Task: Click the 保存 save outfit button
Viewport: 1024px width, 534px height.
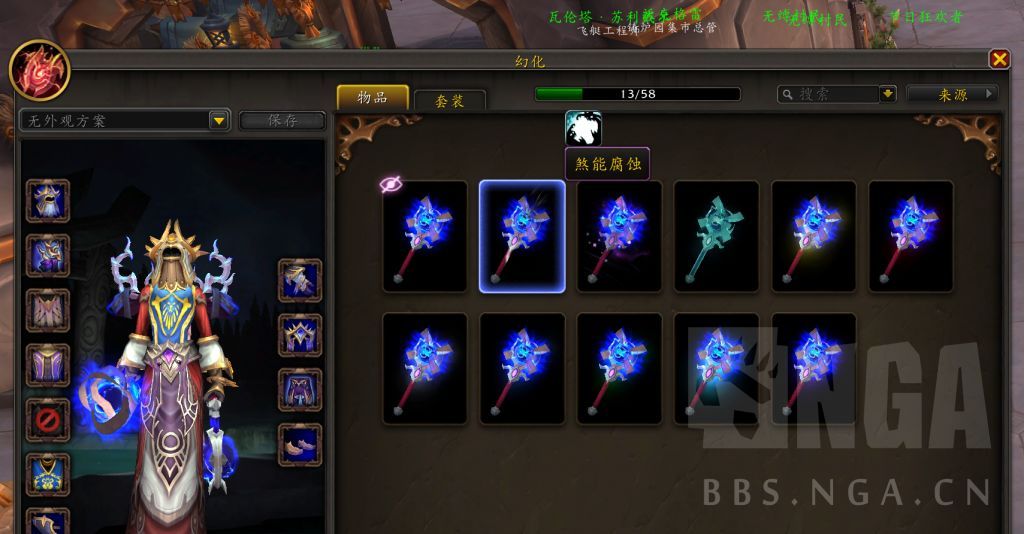Action: tap(282, 121)
